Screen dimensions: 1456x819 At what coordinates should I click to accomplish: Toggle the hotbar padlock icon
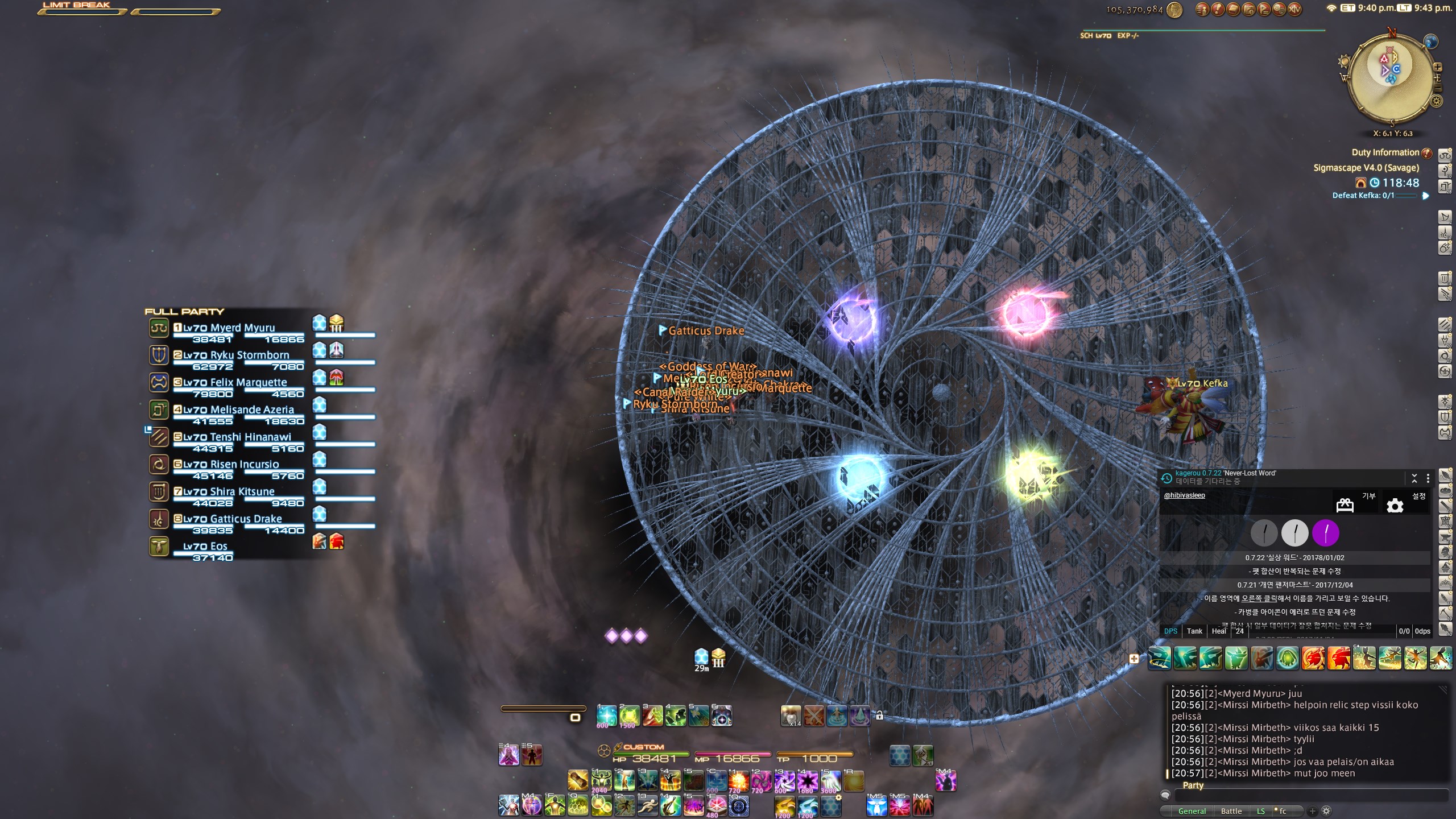point(879,715)
